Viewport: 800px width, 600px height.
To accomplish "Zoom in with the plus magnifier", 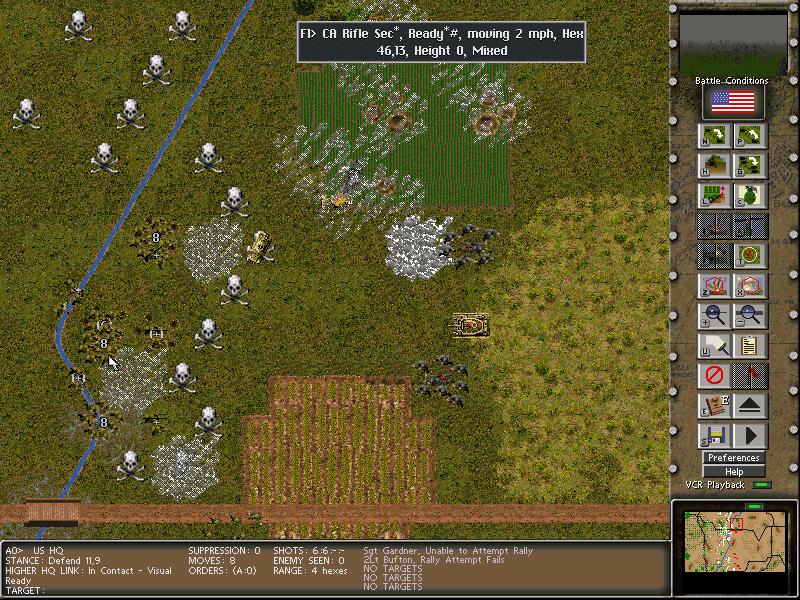I will [716, 317].
